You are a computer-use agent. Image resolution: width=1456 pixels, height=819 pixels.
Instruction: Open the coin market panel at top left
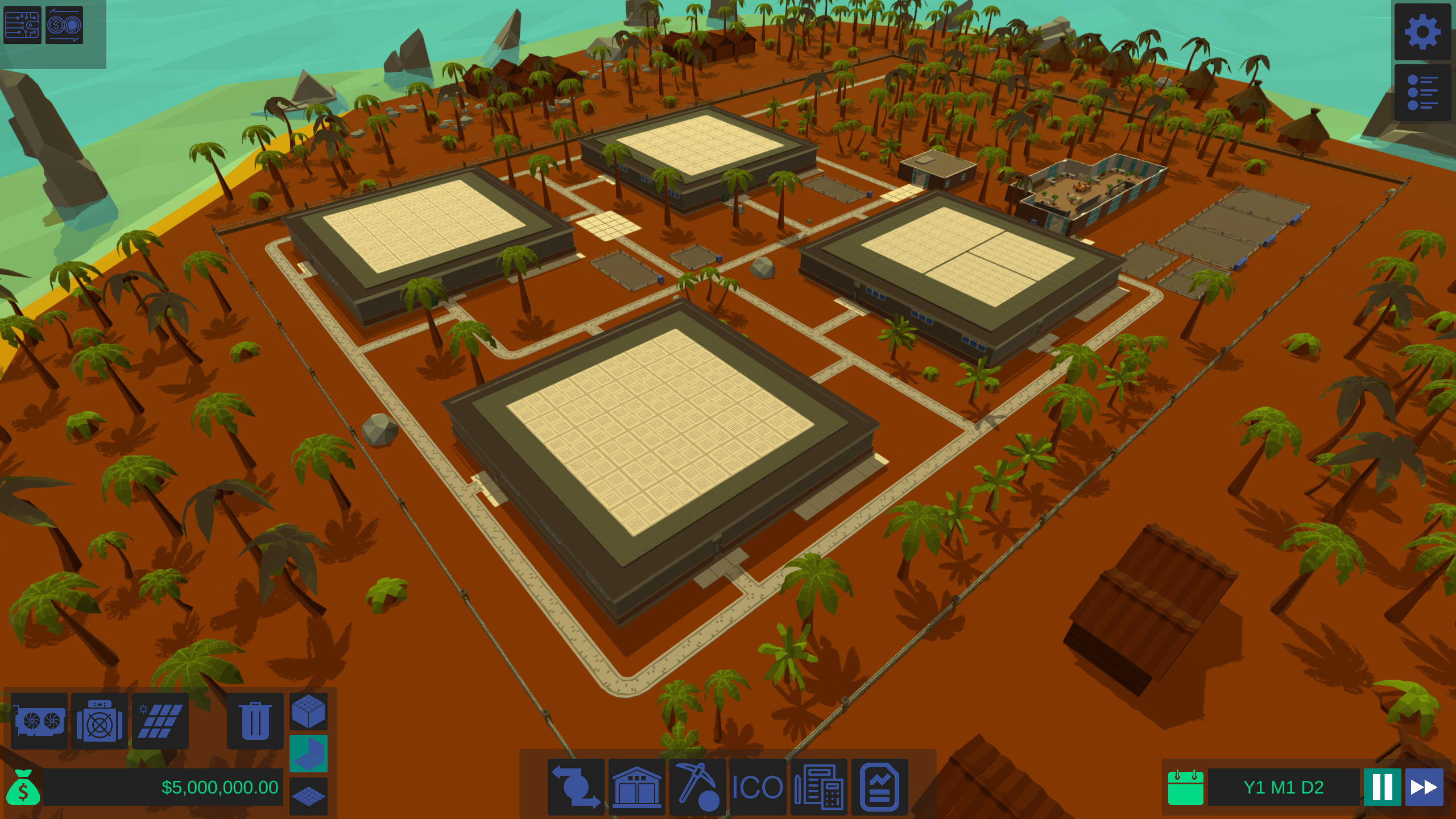[63, 25]
